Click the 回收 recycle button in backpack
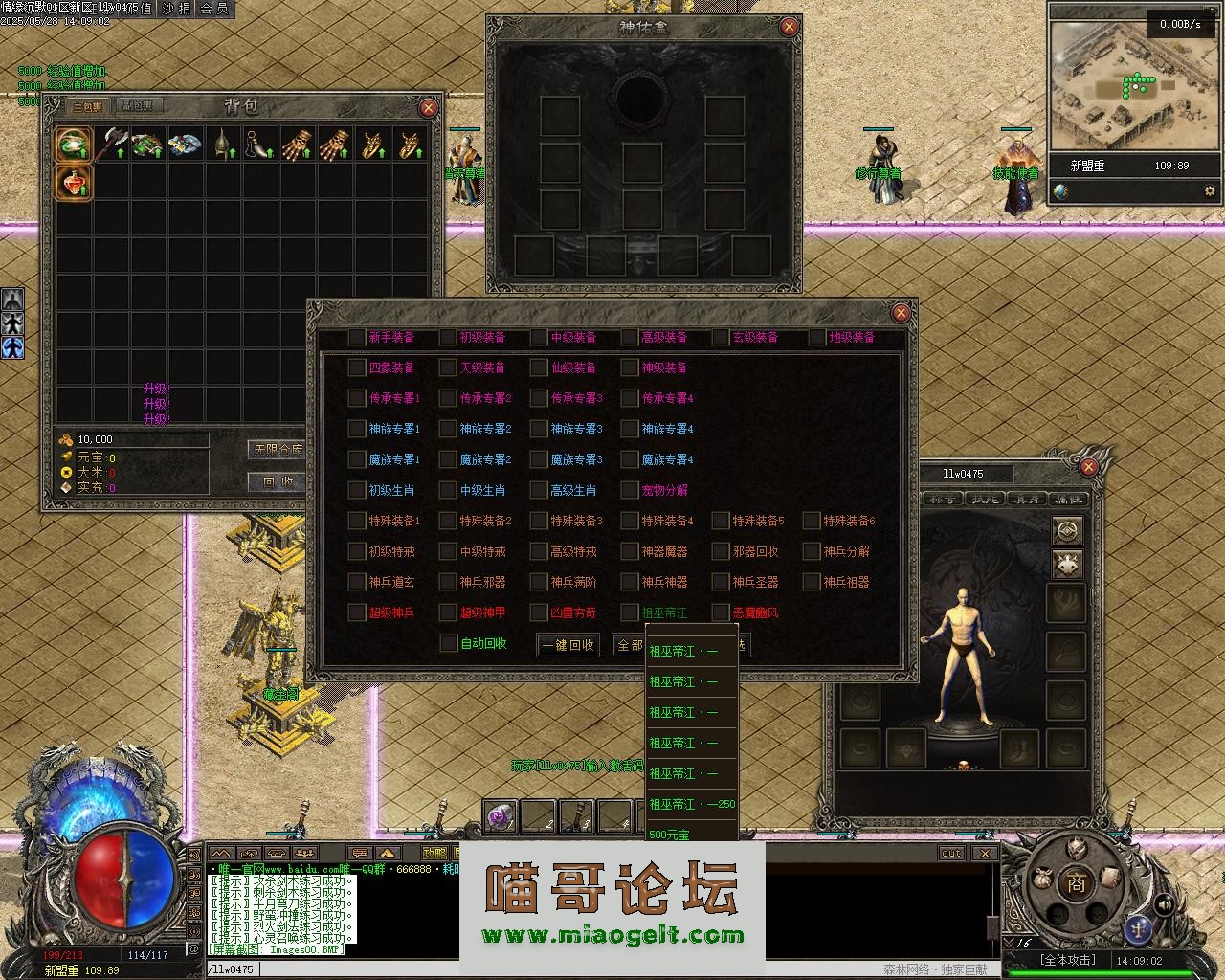 [278, 481]
